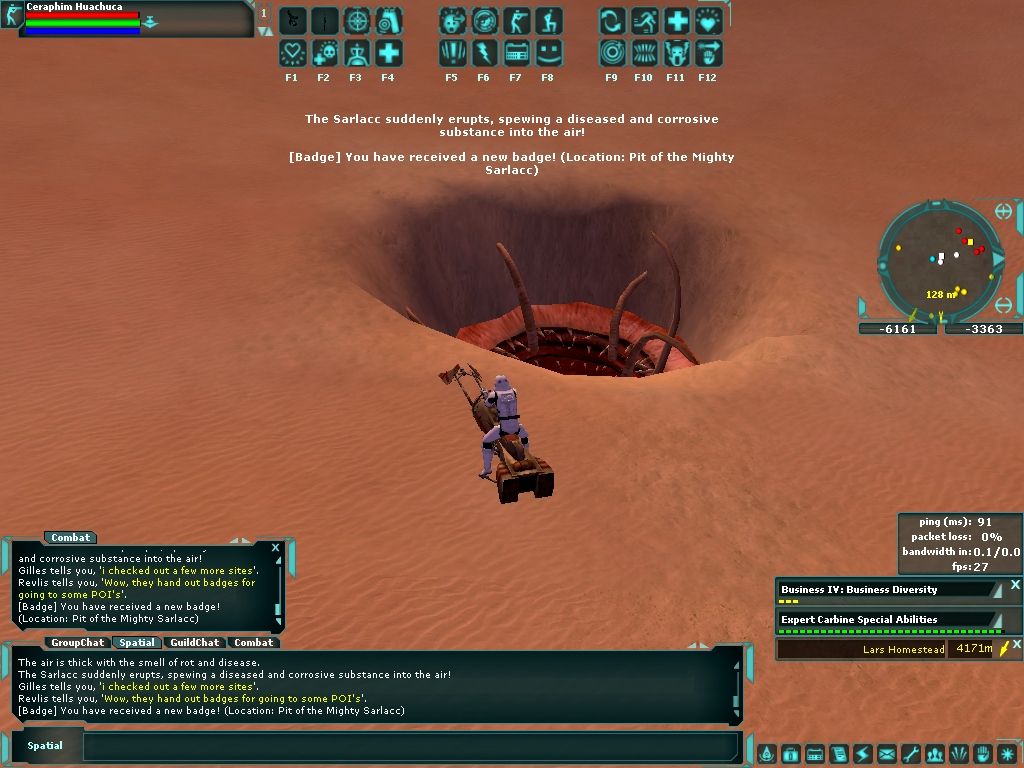Open the mail envelope menu button

[887, 754]
